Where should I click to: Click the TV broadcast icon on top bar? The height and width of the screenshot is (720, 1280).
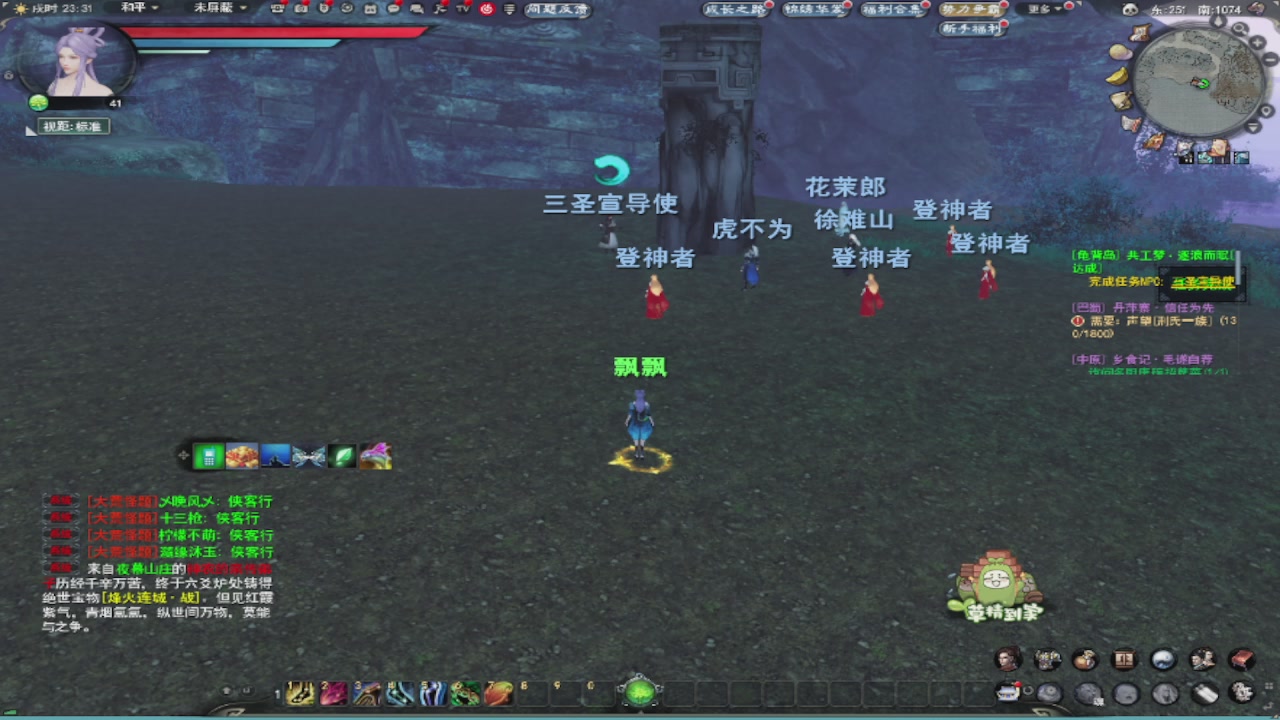coord(464,10)
